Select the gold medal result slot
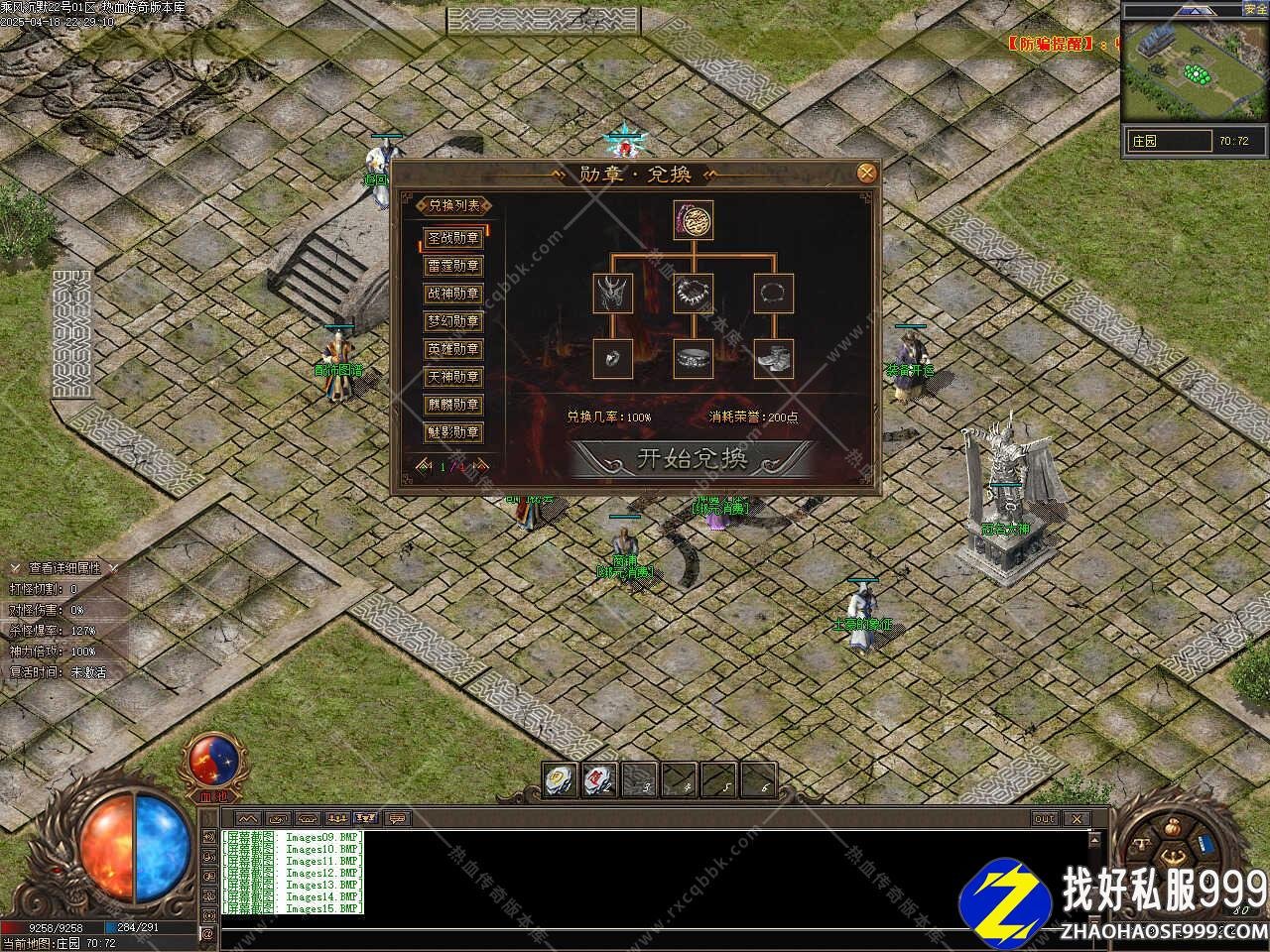The height and width of the screenshot is (952, 1270). pos(694,220)
